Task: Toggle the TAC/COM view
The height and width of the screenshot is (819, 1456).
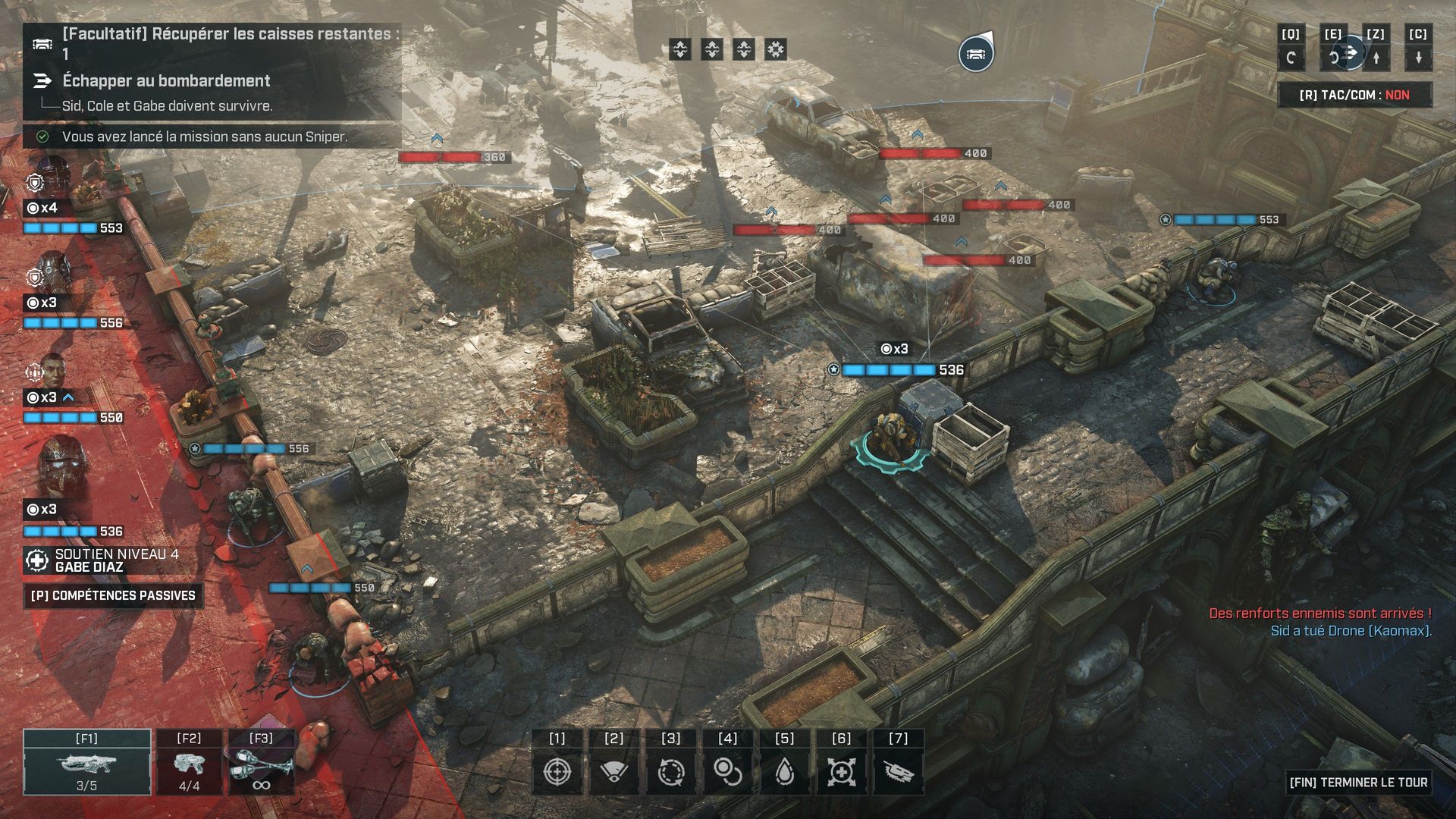Action: [1354, 95]
